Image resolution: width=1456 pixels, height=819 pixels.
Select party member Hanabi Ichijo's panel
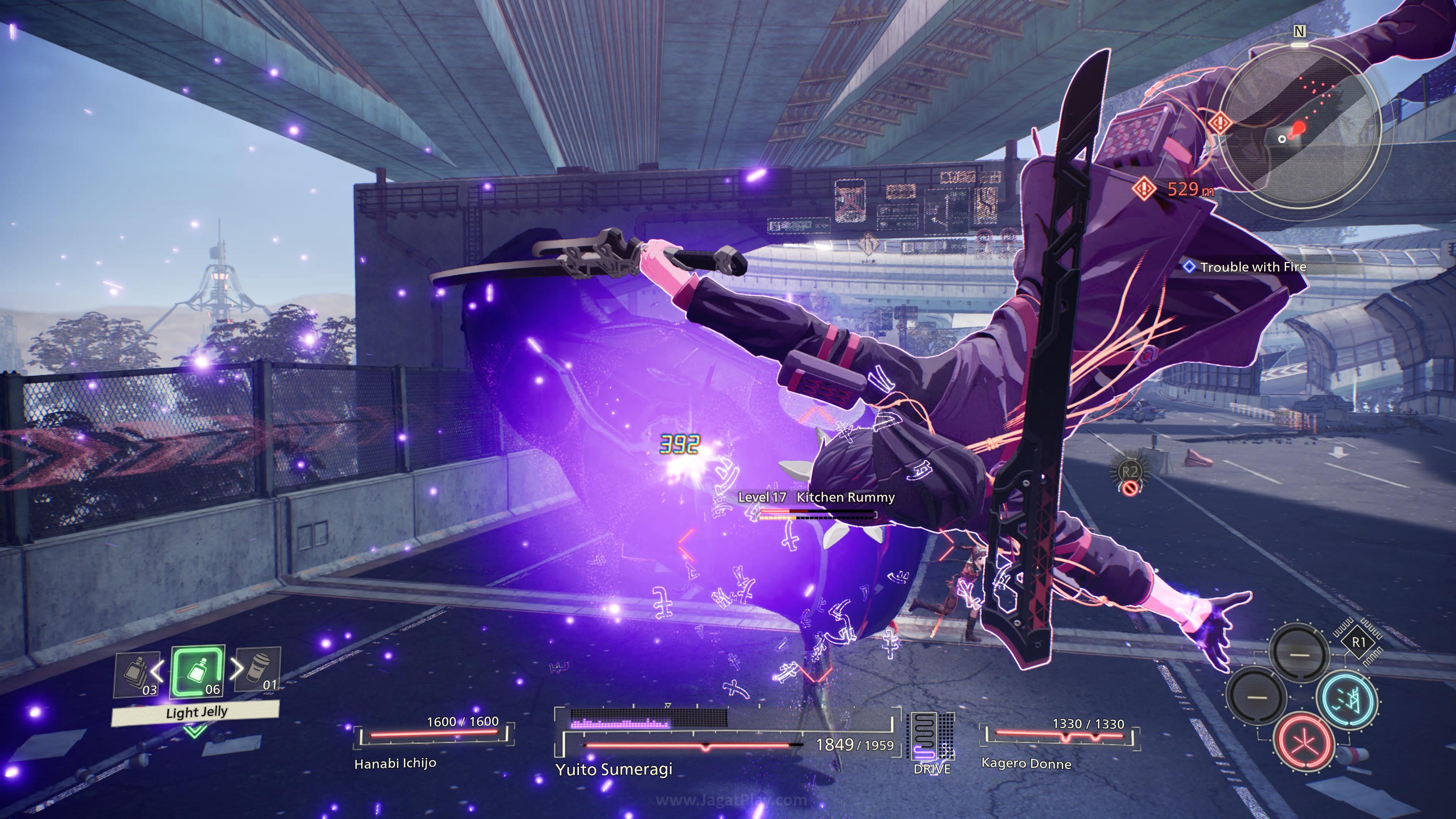[x=432, y=741]
